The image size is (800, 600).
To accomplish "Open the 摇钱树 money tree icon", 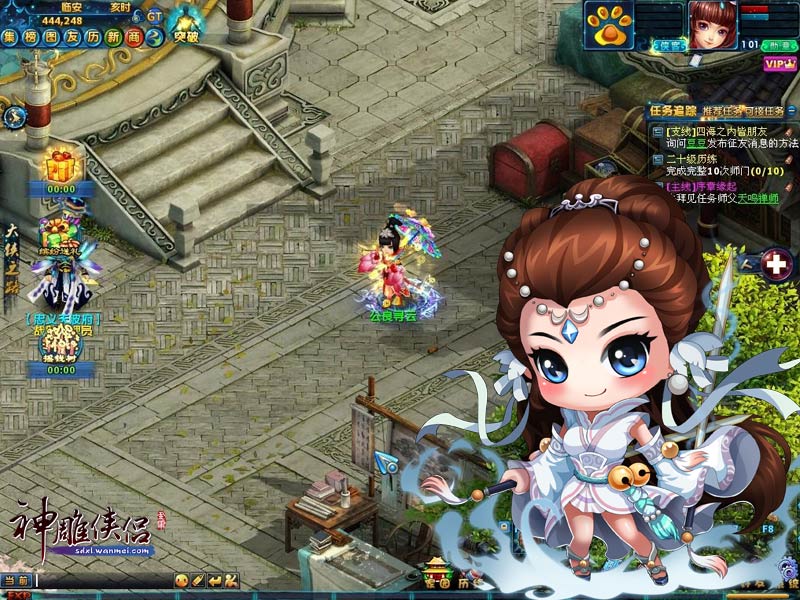I will point(59,345).
